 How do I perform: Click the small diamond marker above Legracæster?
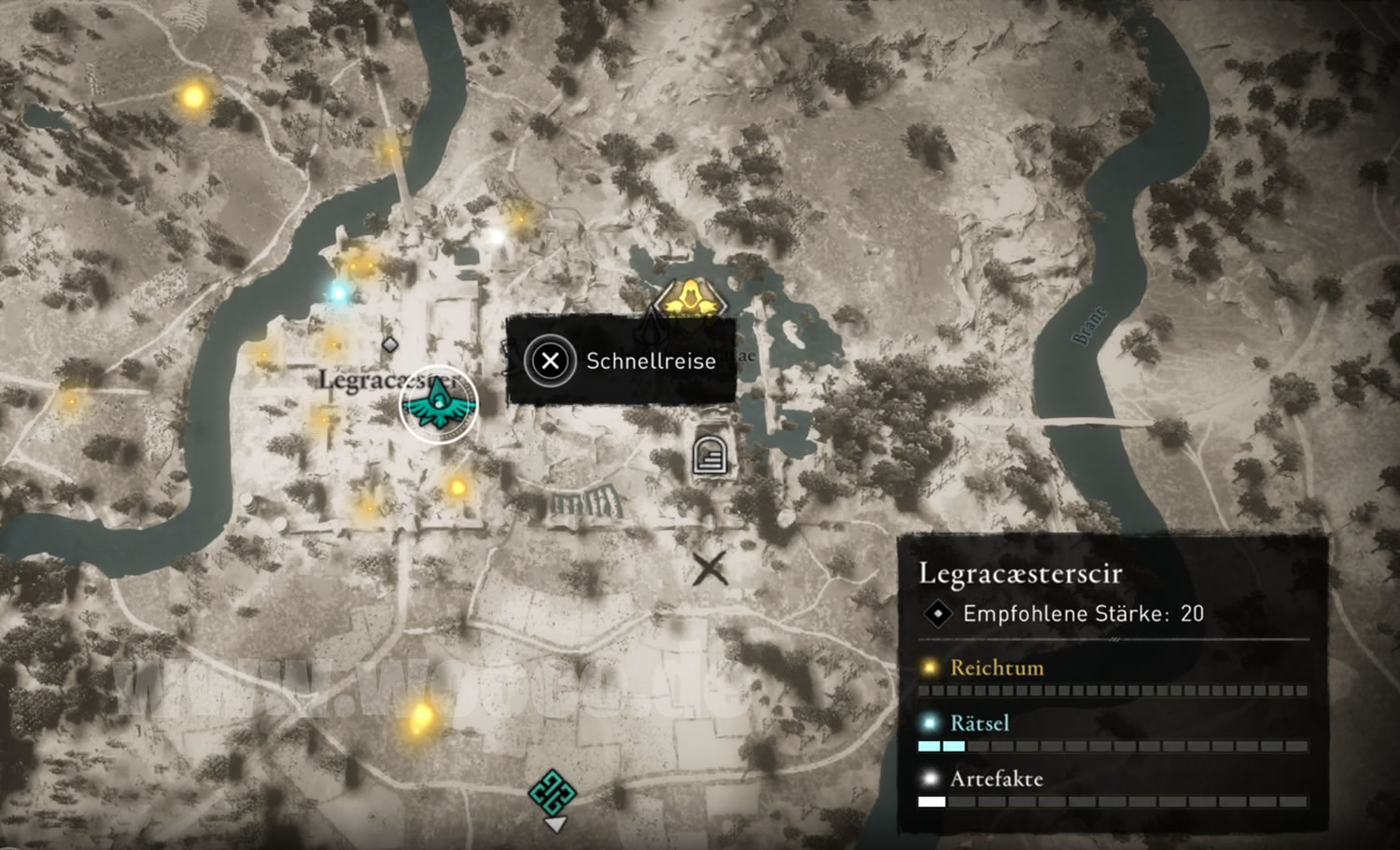click(390, 345)
